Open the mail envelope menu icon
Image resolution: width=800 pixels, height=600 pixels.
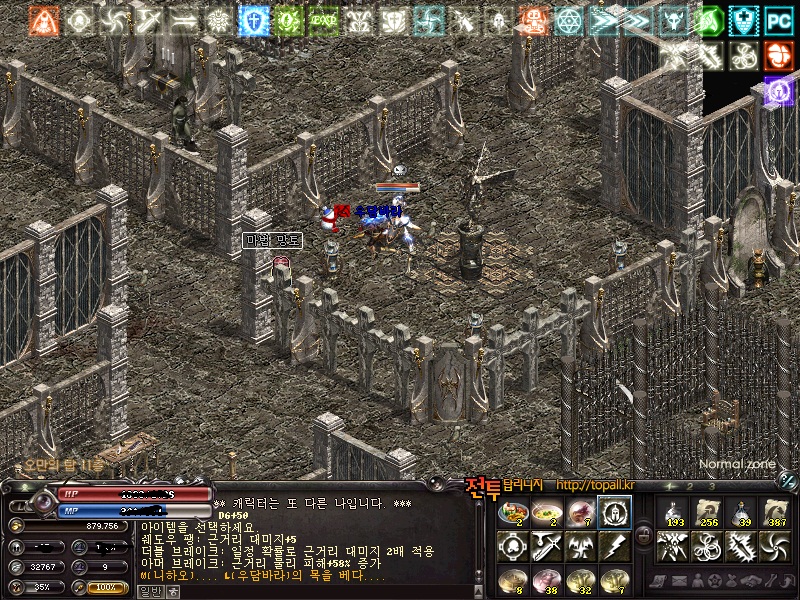click(677, 580)
